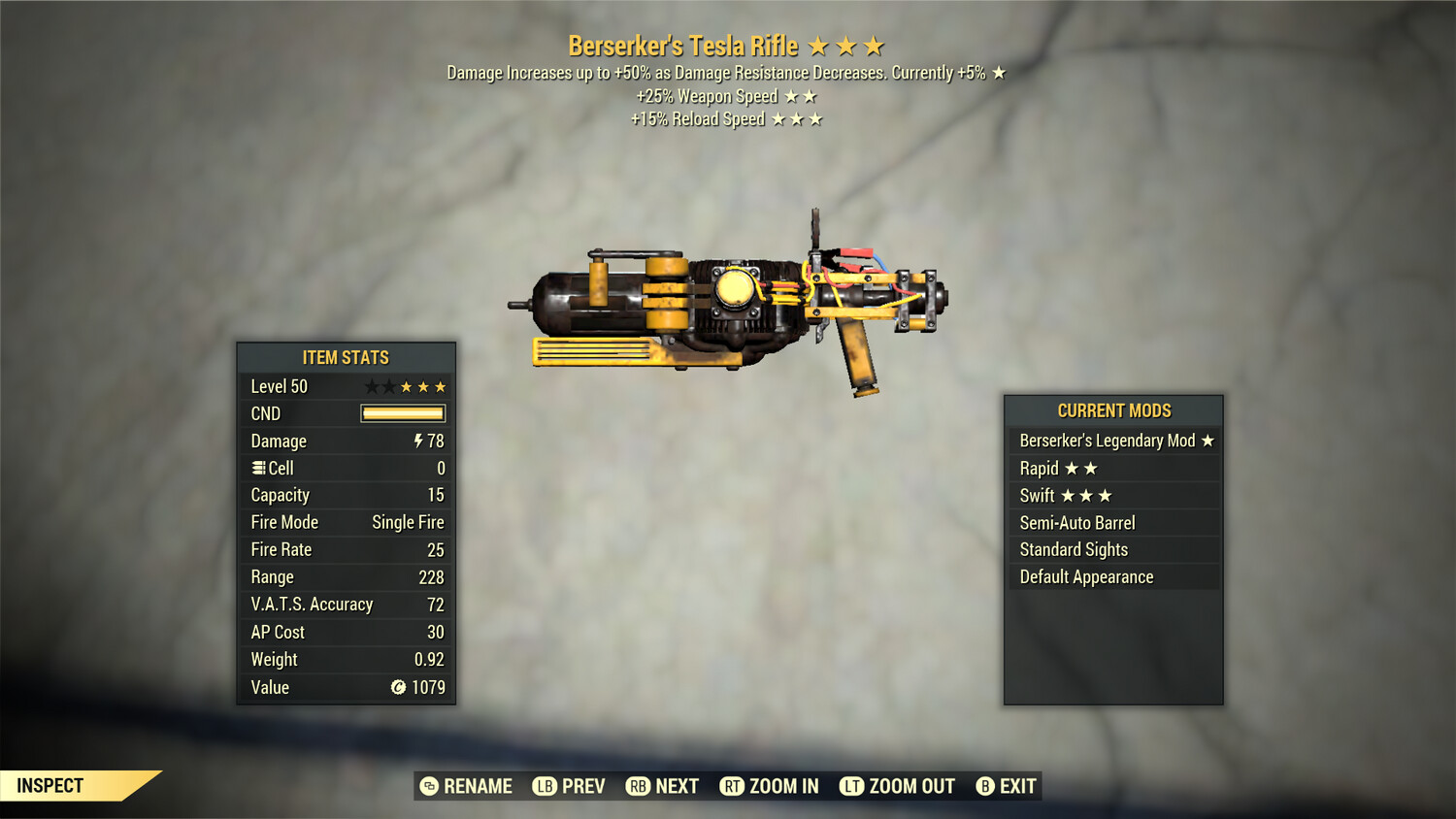Click the star rating row beside Level 50
This screenshot has width=1456, height=819.
click(x=404, y=385)
